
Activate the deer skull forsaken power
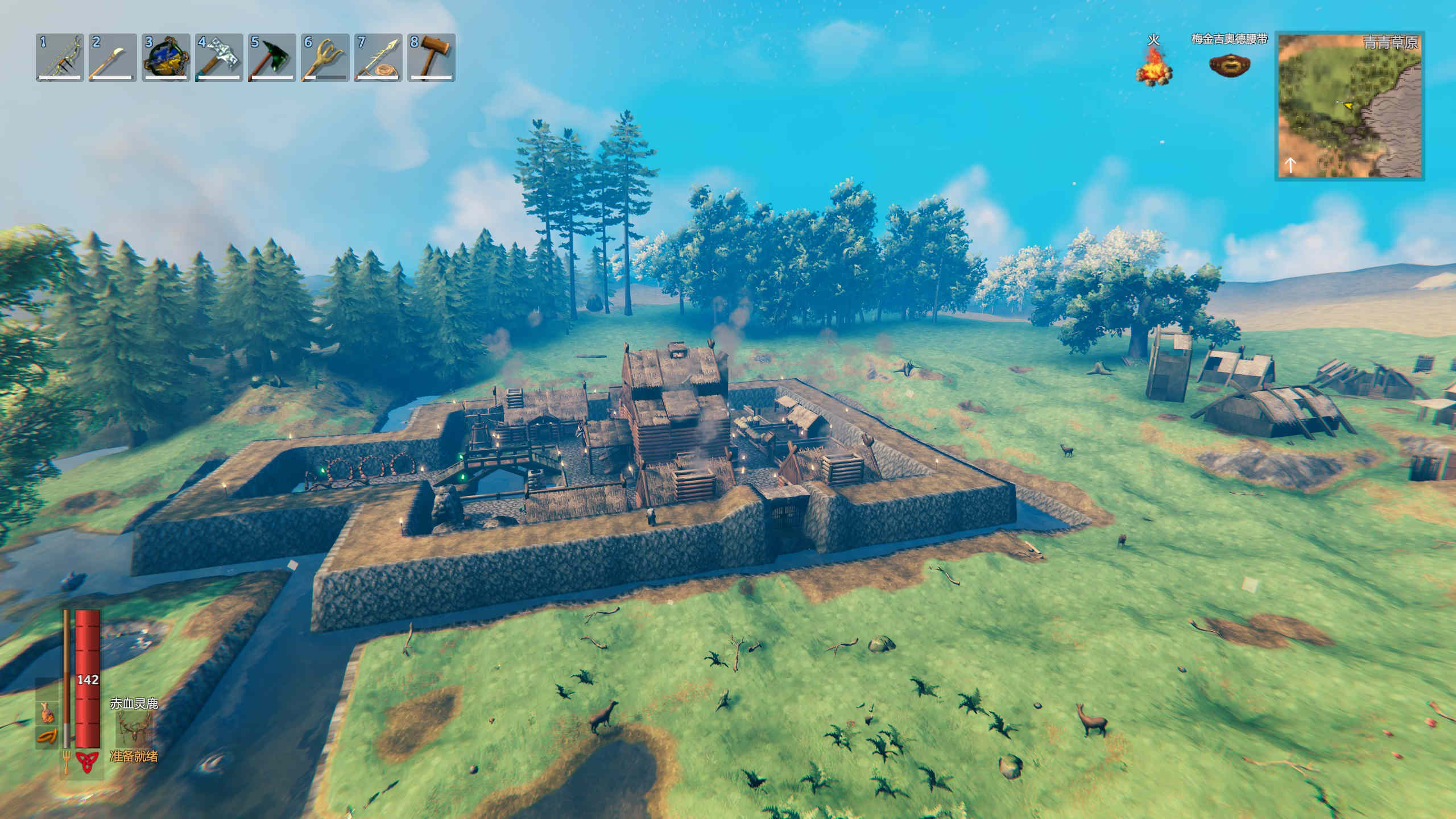coord(134,730)
